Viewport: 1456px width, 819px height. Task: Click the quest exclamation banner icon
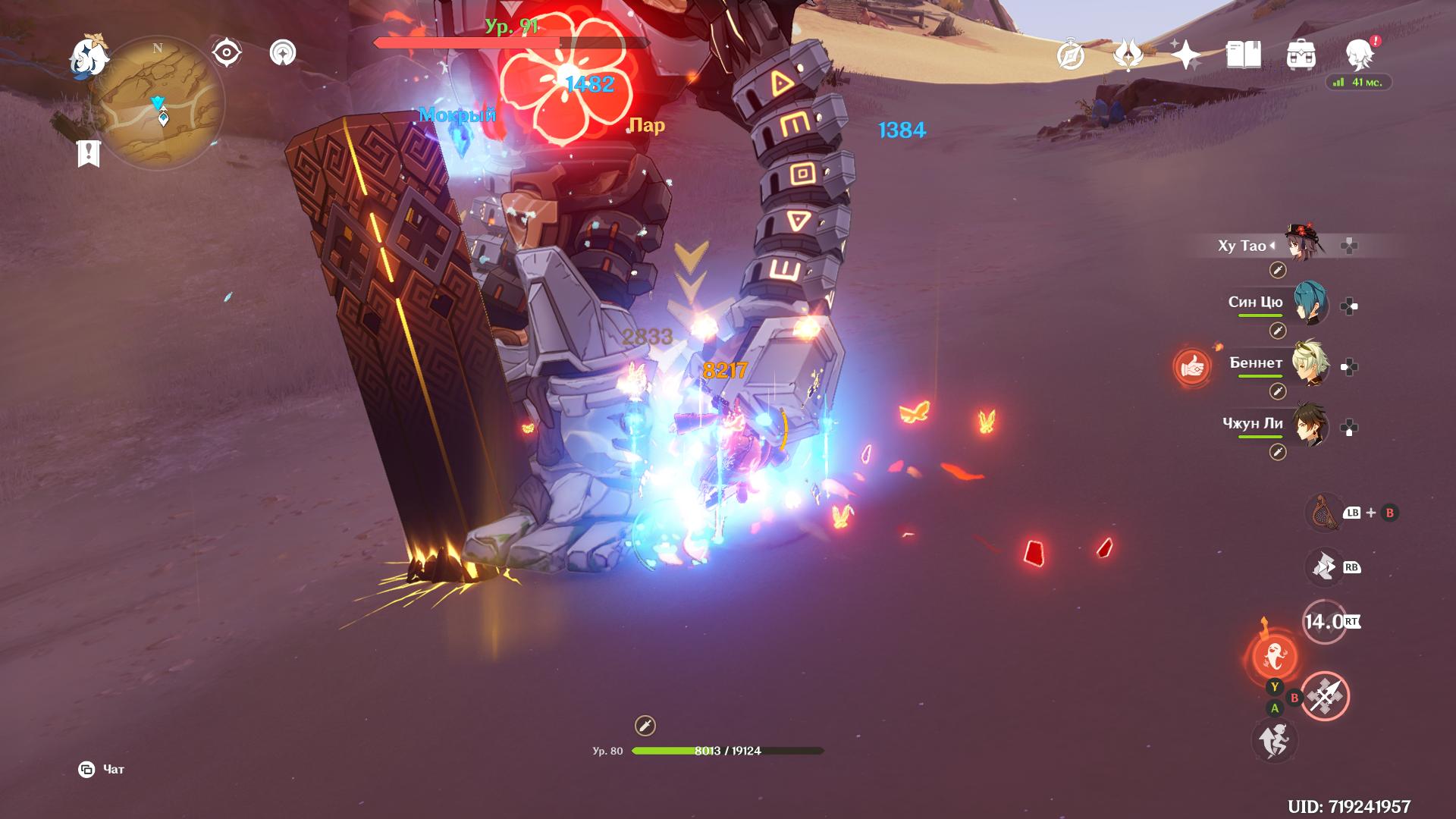click(88, 153)
